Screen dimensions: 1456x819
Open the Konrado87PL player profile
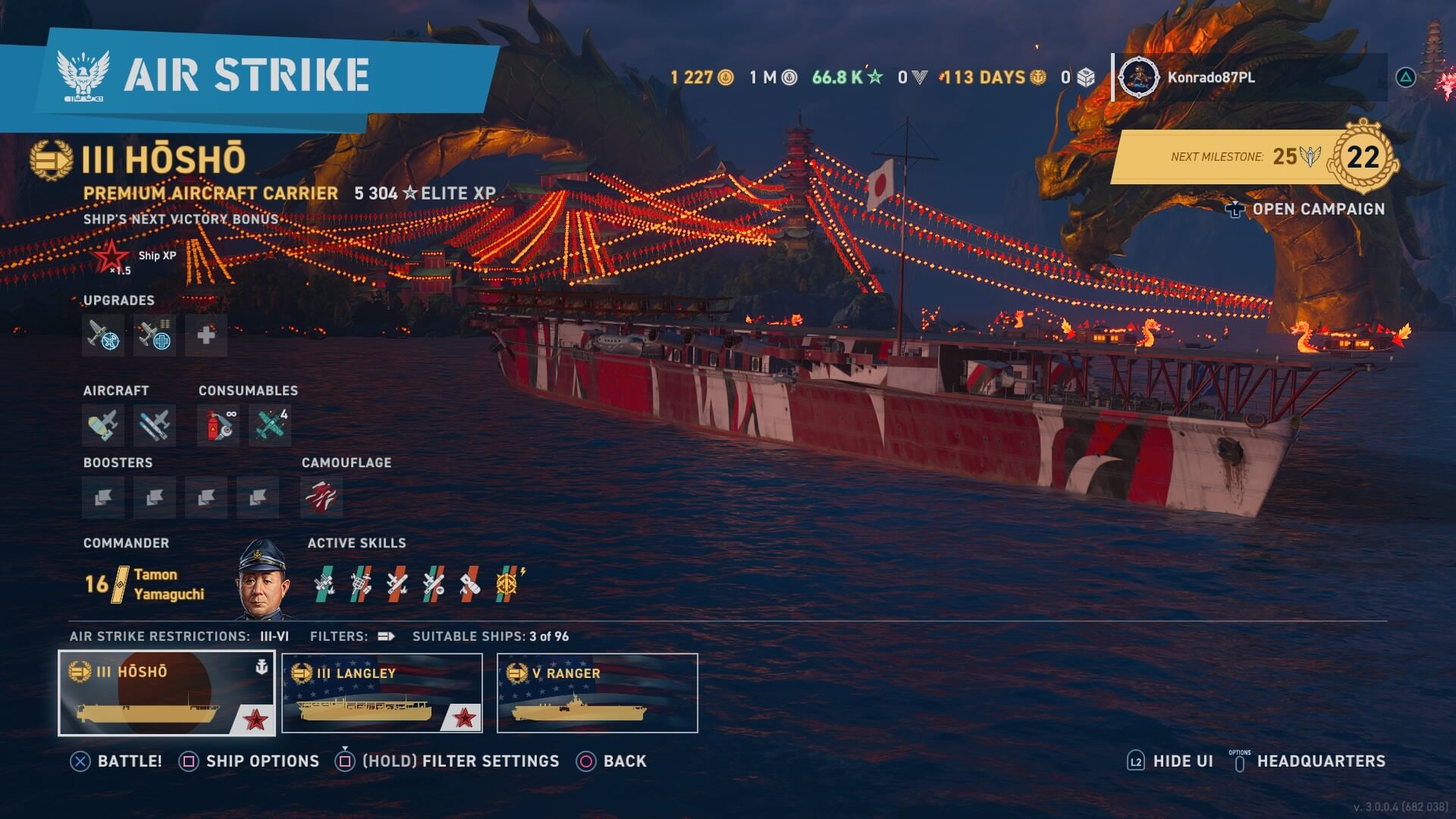1210,77
